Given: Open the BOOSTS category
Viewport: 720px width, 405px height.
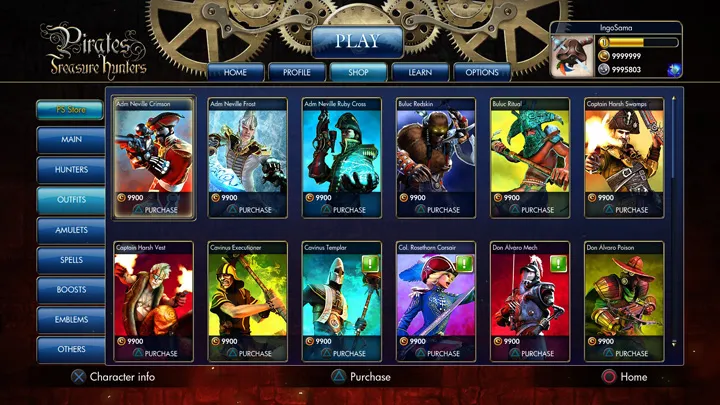Looking at the screenshot, I should (71, 290).
